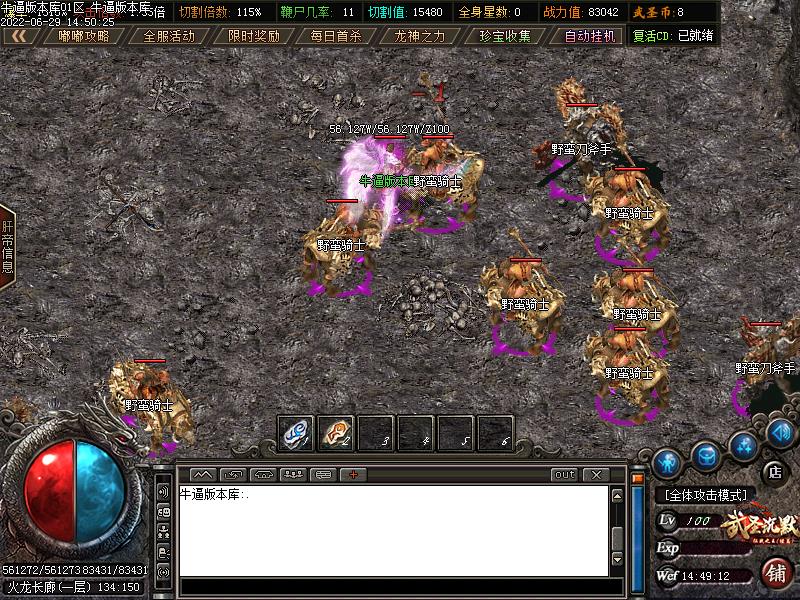Open the 嘟嘟攻略 guide menu
This screenshot has height=600, width=800.
point(84,36)
